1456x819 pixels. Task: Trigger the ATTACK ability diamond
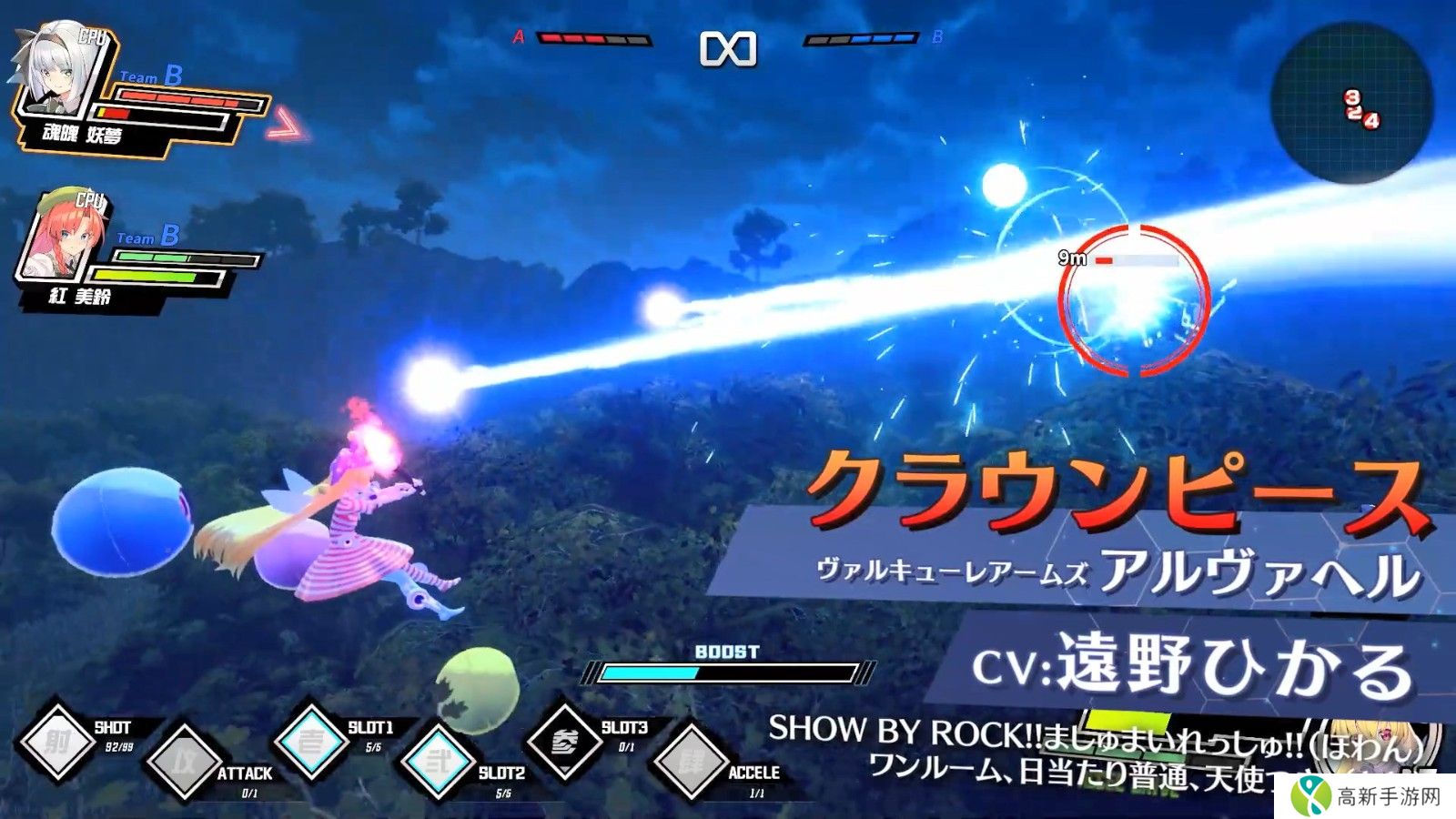[185, 763]
